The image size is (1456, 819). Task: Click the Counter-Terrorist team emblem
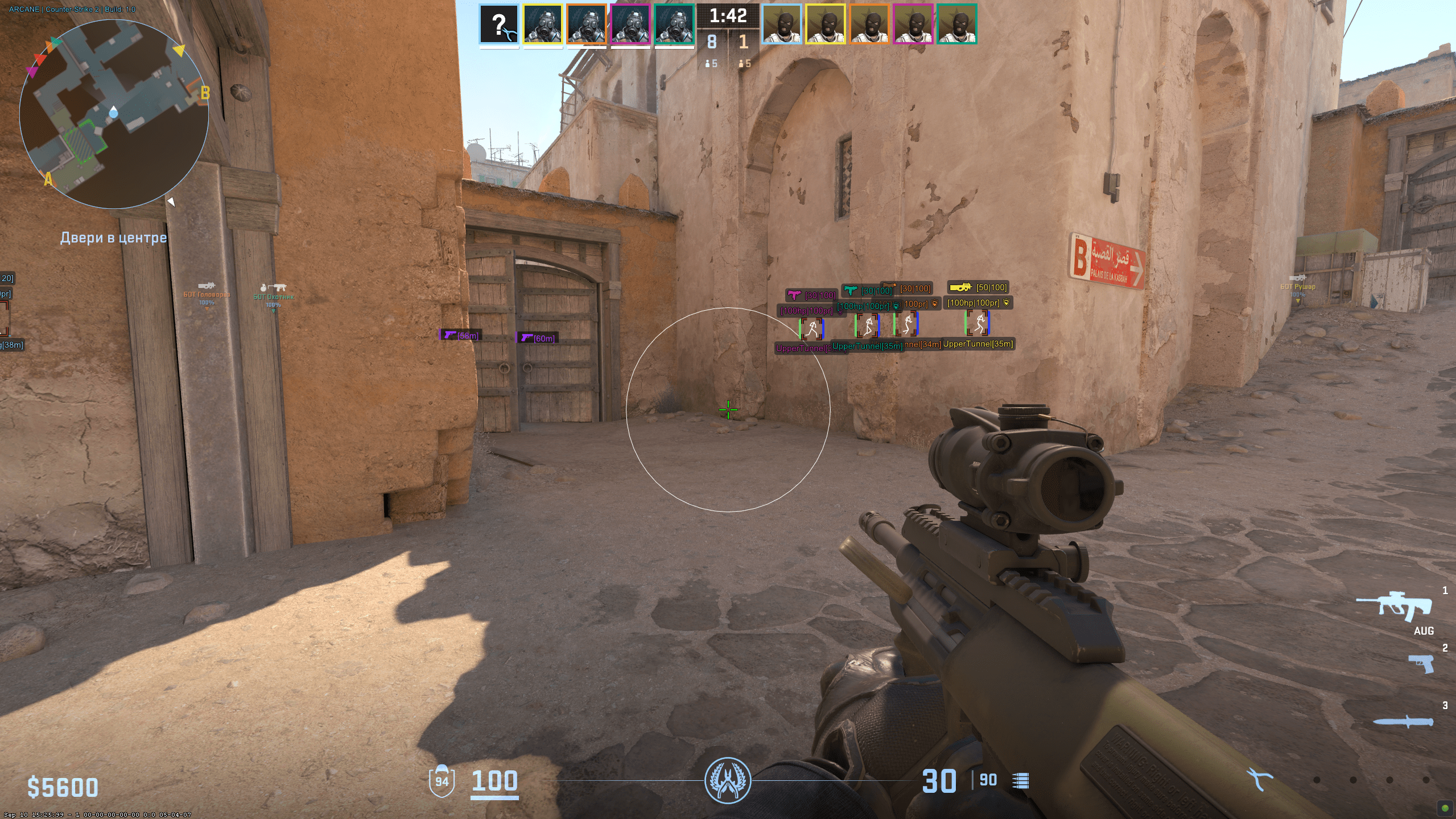tap(728, 780)
